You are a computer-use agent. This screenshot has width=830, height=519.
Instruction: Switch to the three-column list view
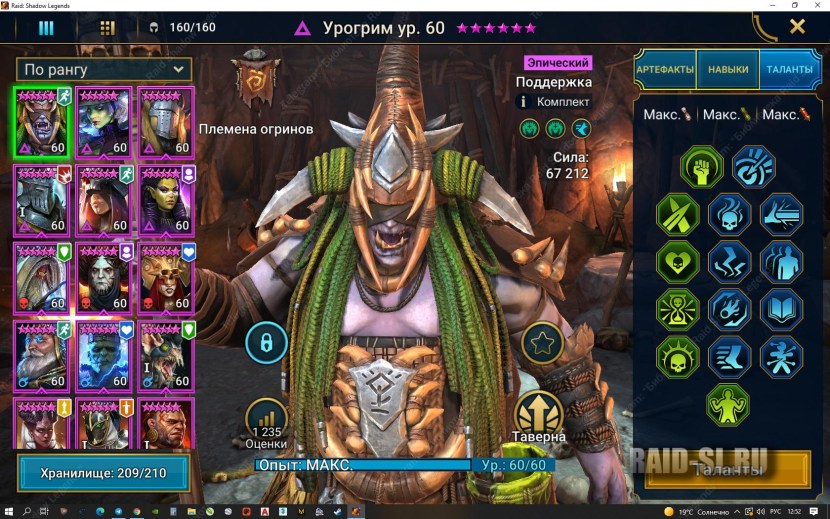pos(46,27)
